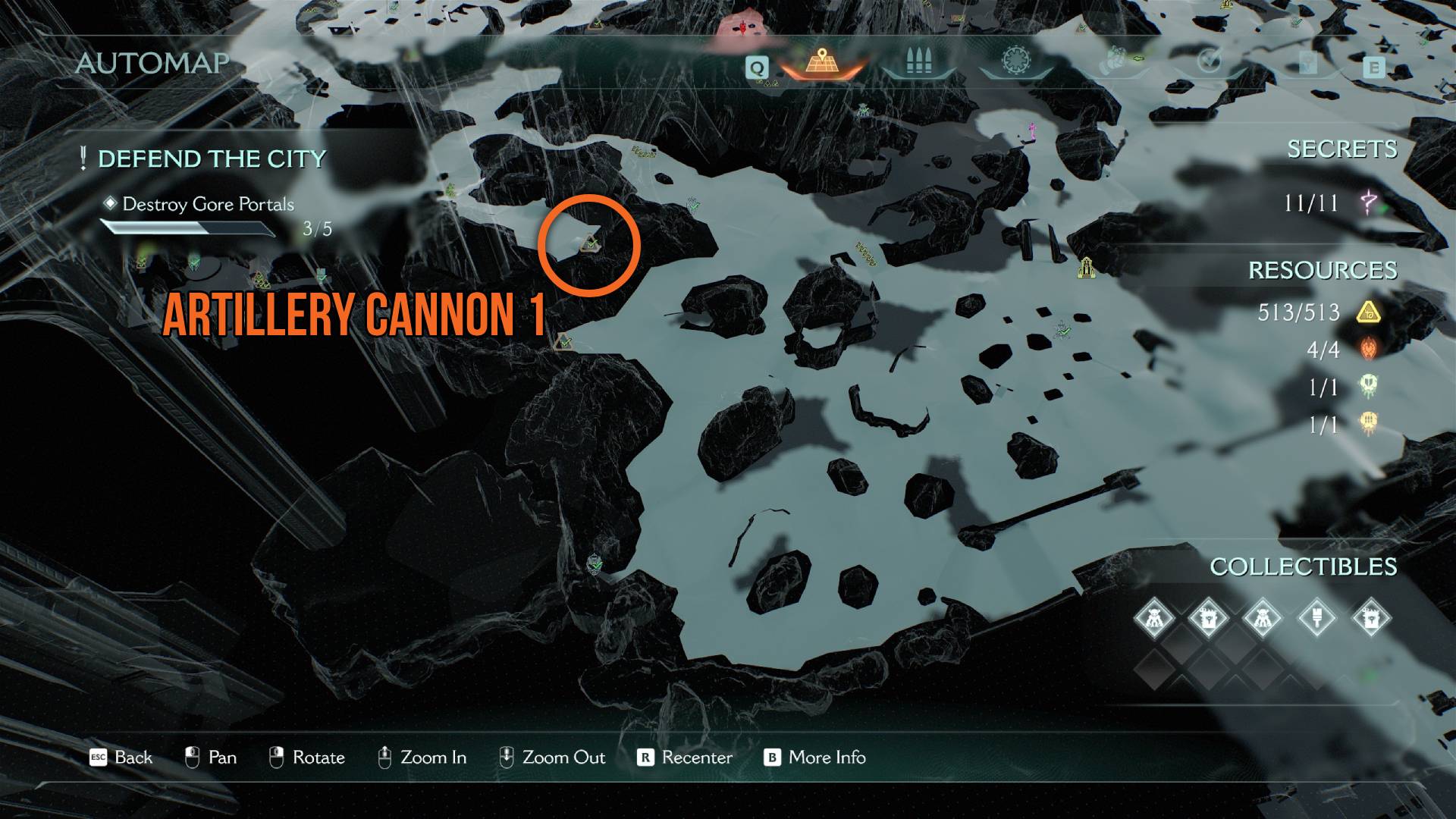
Task: Show More Info for the map
Action: [815, 757]
